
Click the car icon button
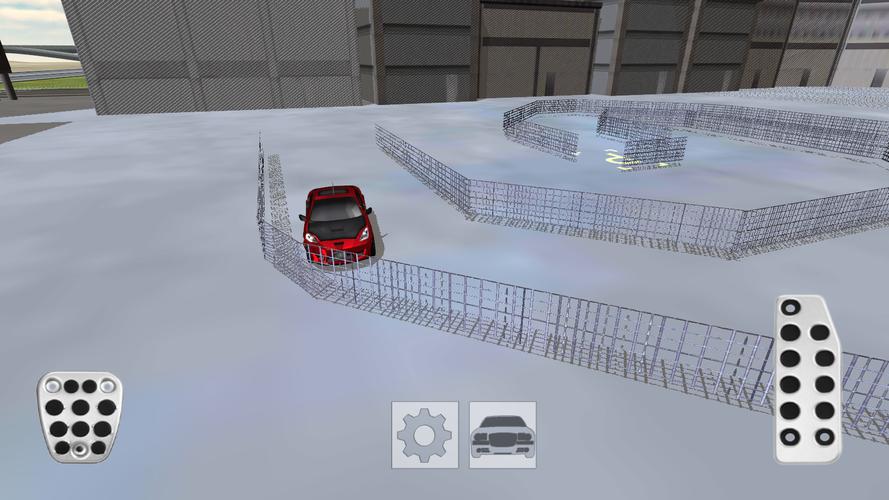(x=503, y=435)
